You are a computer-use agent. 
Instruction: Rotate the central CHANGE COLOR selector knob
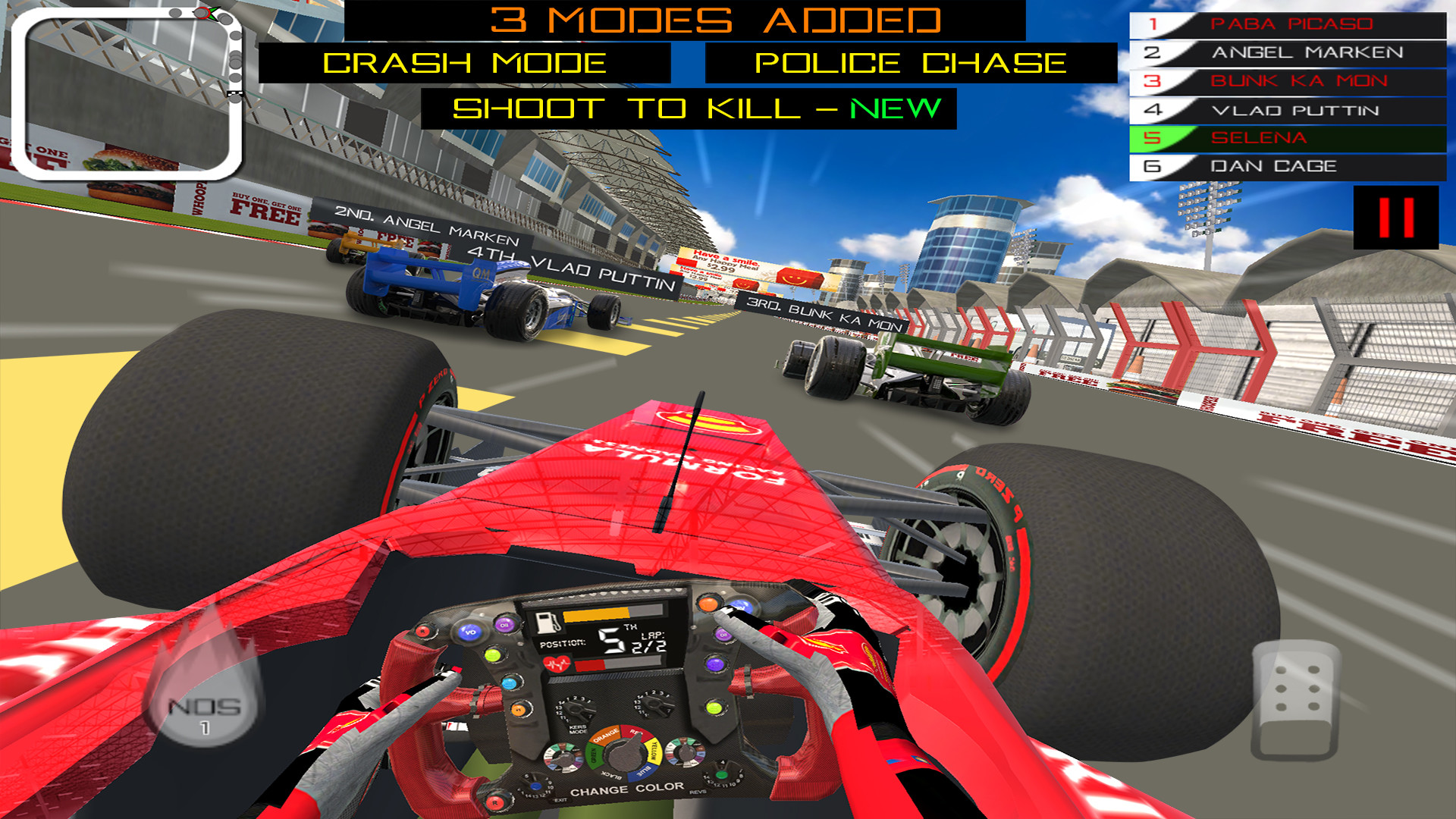tap(625, 757)
